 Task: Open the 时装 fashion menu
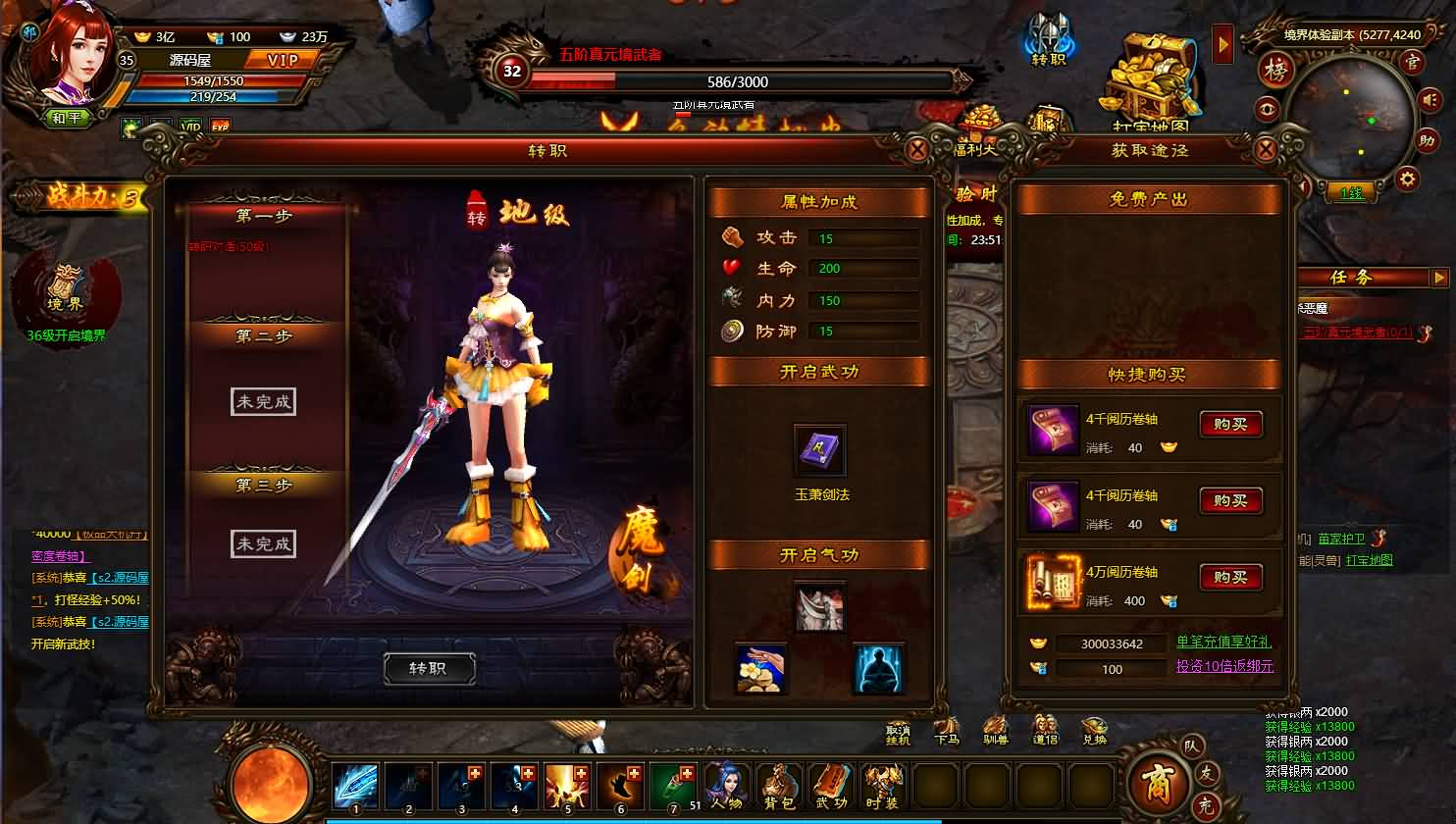click(883, 785)
